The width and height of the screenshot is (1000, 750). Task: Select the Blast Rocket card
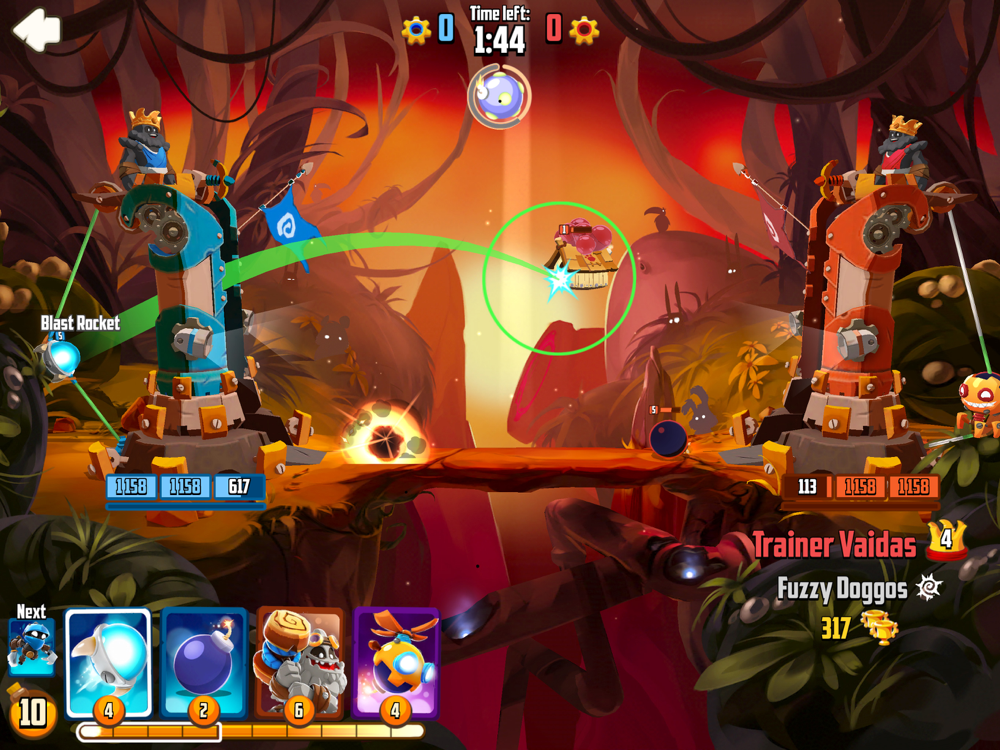click(x=108, y=661)
